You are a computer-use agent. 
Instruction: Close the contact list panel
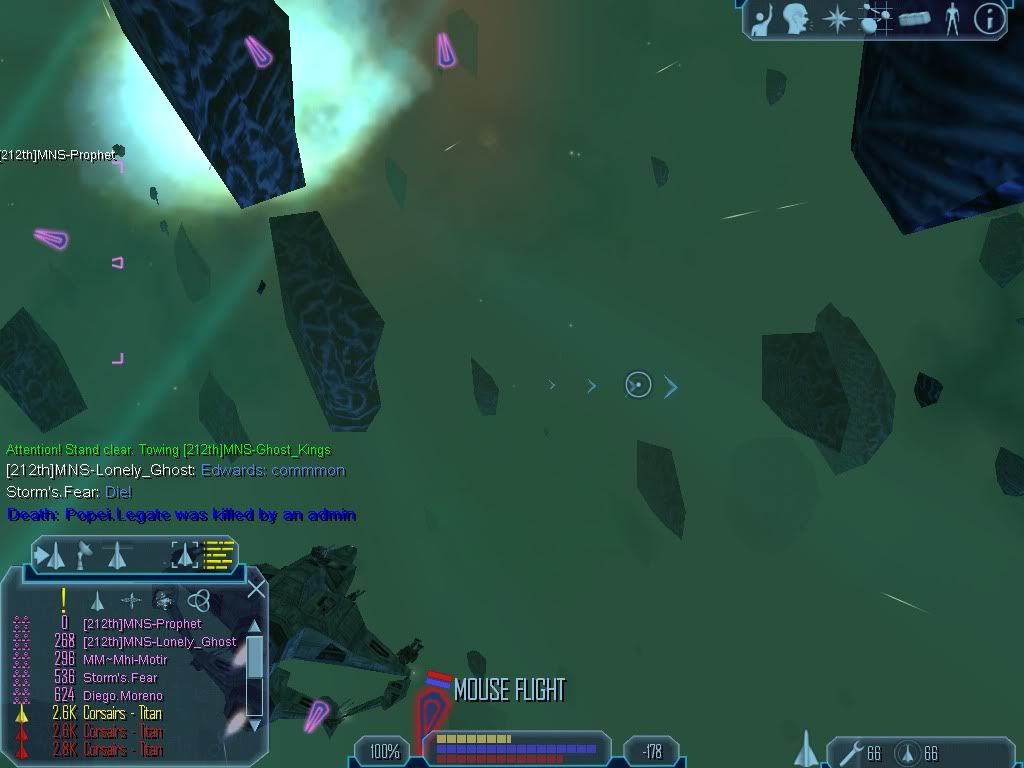tap(256, 589)
